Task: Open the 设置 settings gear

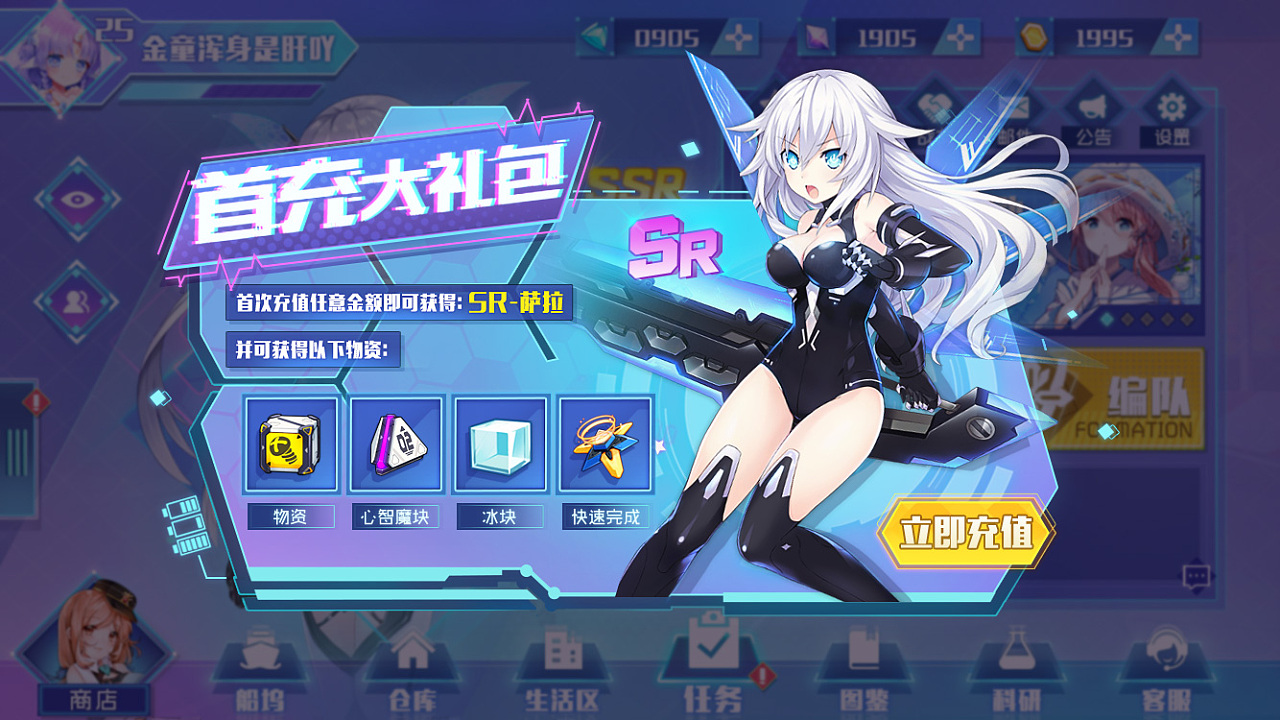Action: (x=1172, y=115)
